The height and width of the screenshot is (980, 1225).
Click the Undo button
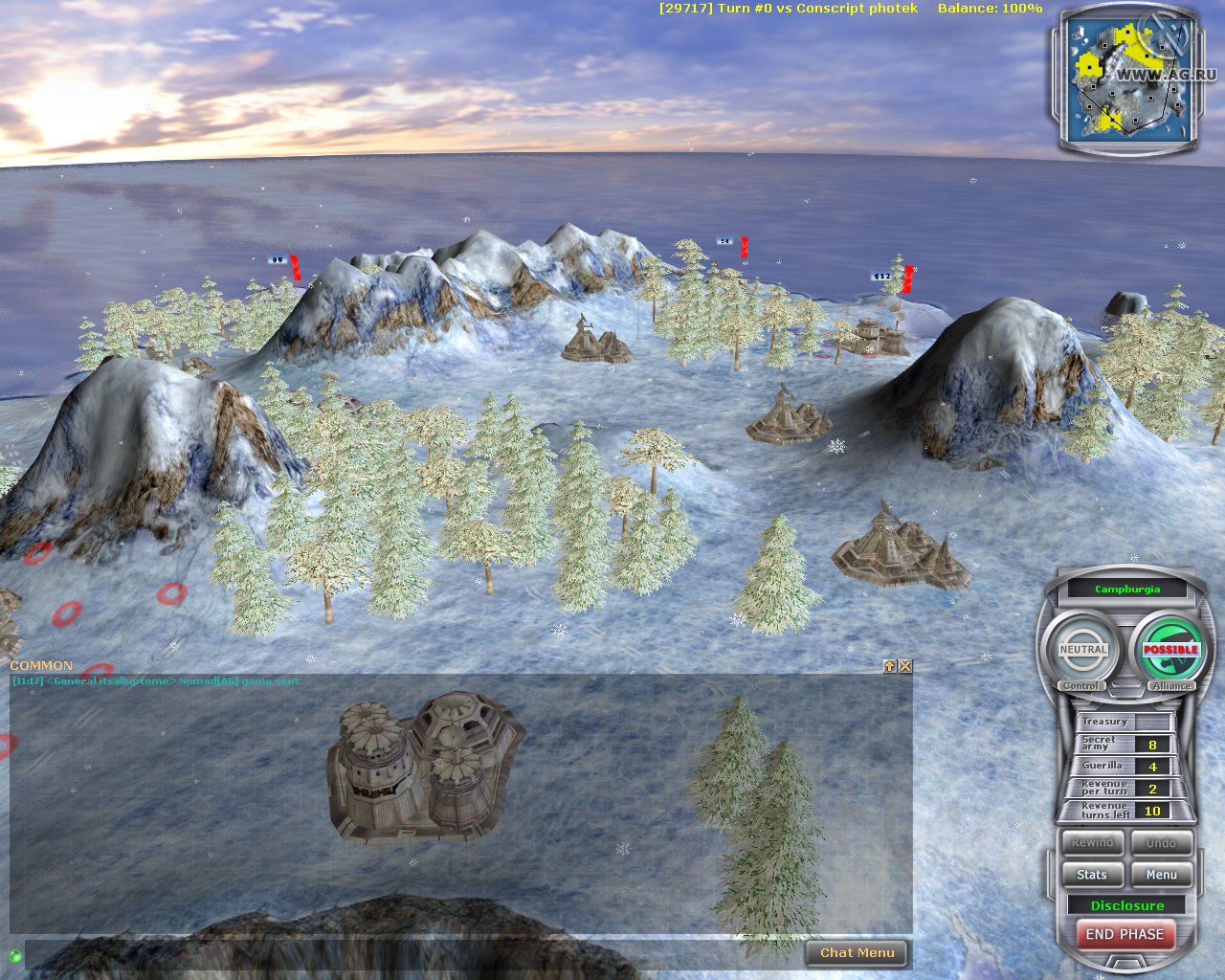[x=1161, y=843]
